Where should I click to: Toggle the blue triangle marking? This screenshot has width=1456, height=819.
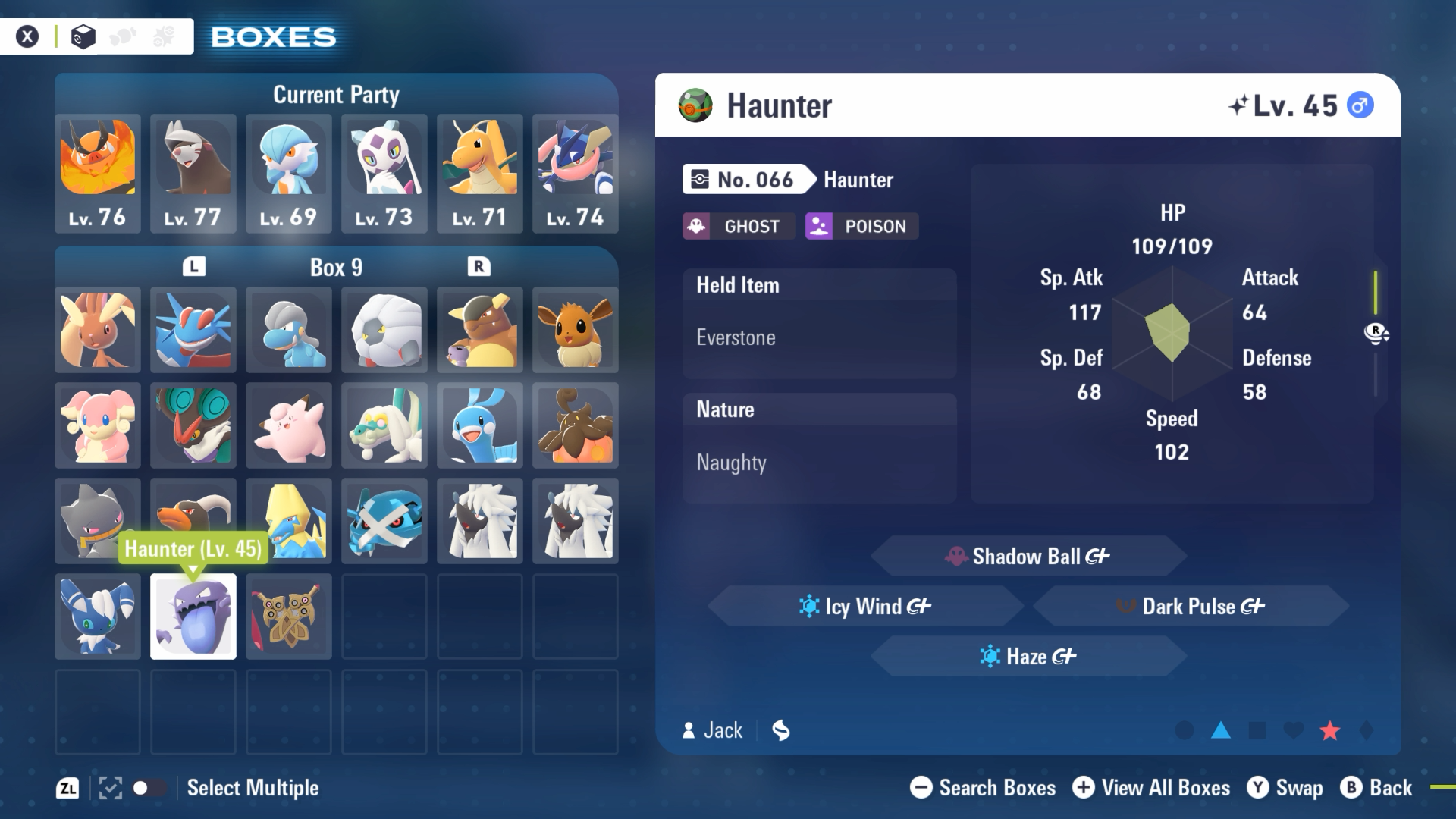click(x=1221, y=730)
